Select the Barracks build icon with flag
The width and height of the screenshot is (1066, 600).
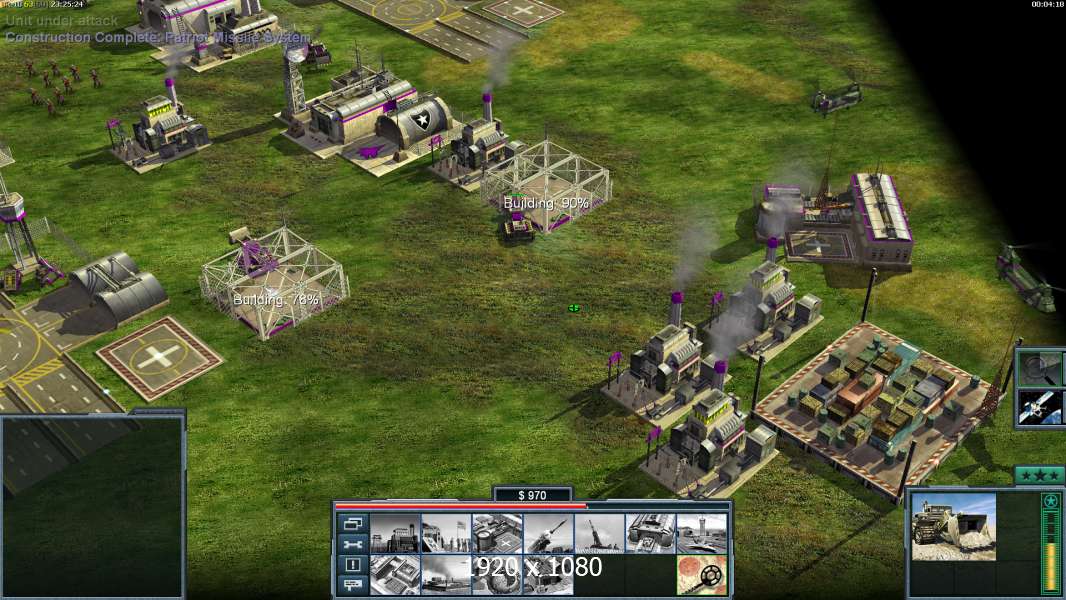[x=446, y=533]
